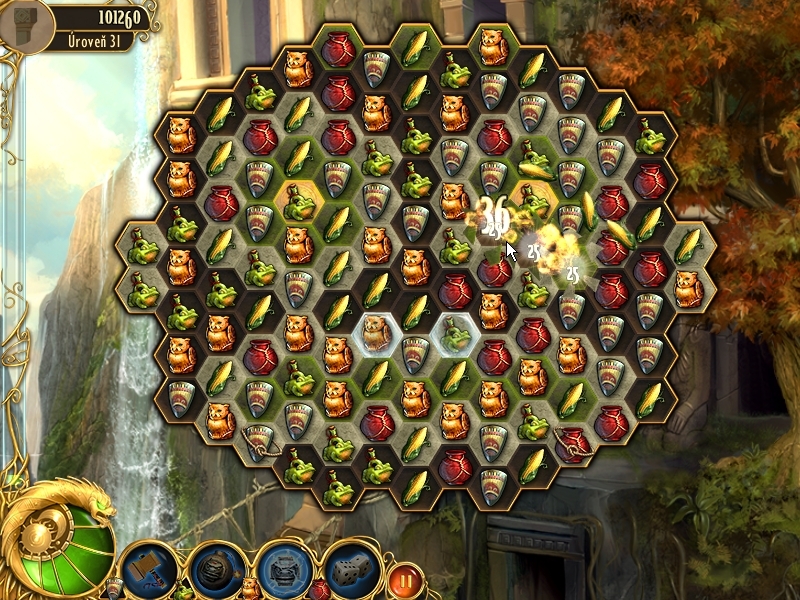Select the rope-bound red pot tile
Image resolution: width=800 pixels, height=600 pixels.
click(572, 440)
